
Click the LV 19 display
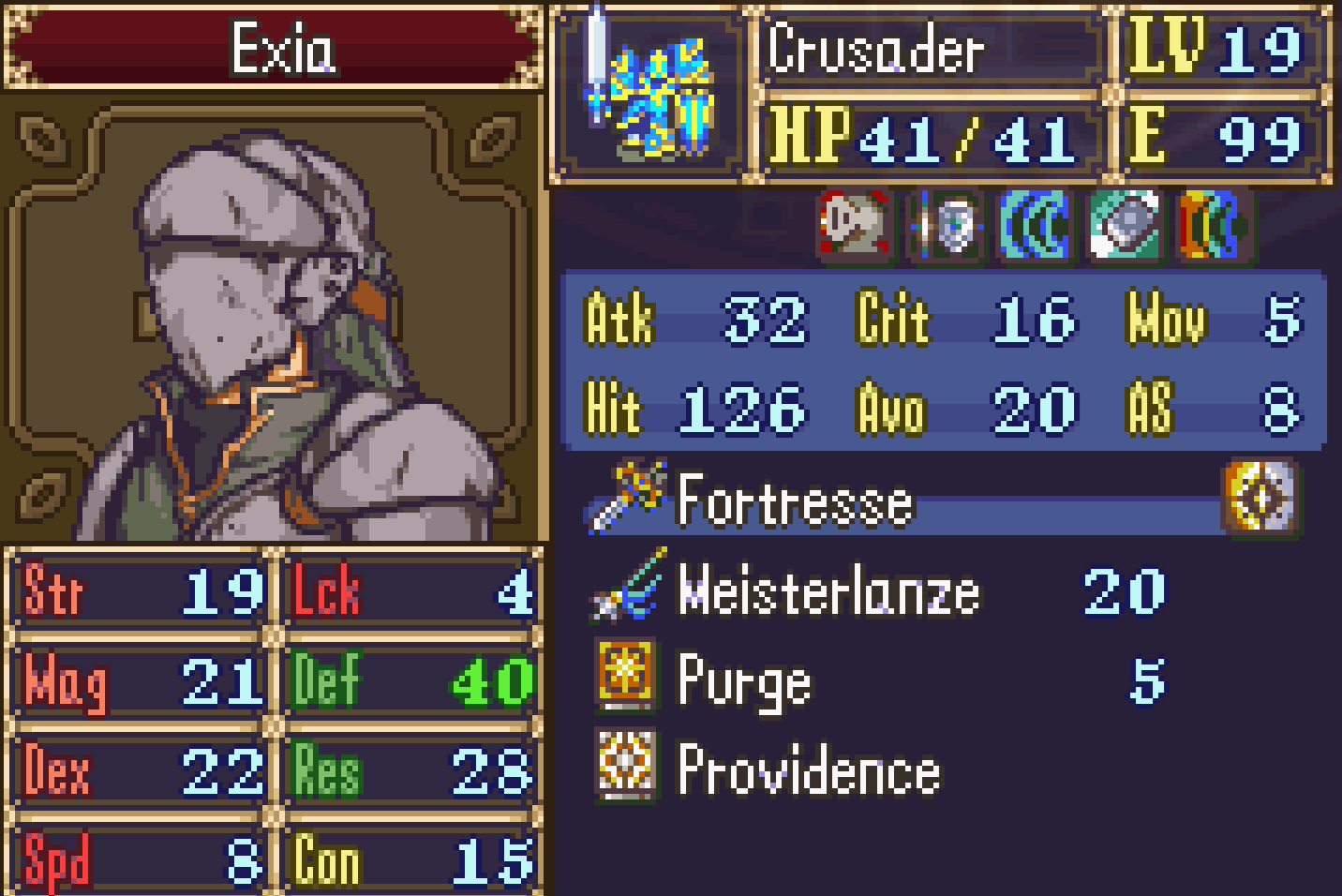pos(1218,52)
